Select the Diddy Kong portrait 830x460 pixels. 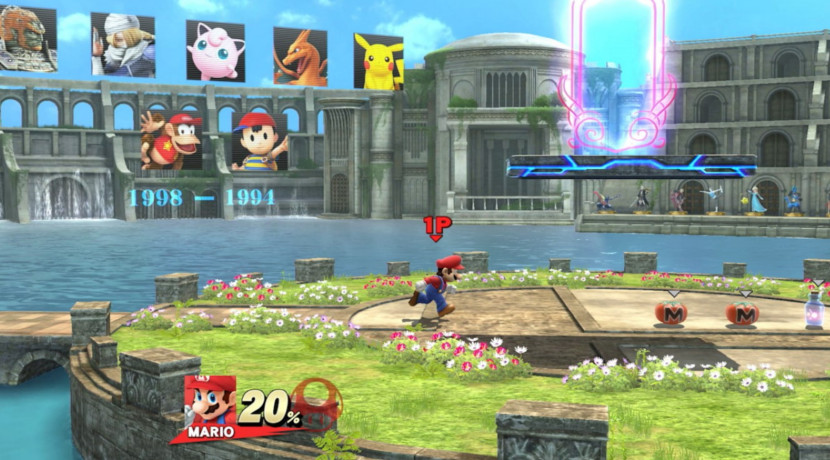[x=172, y=138]
